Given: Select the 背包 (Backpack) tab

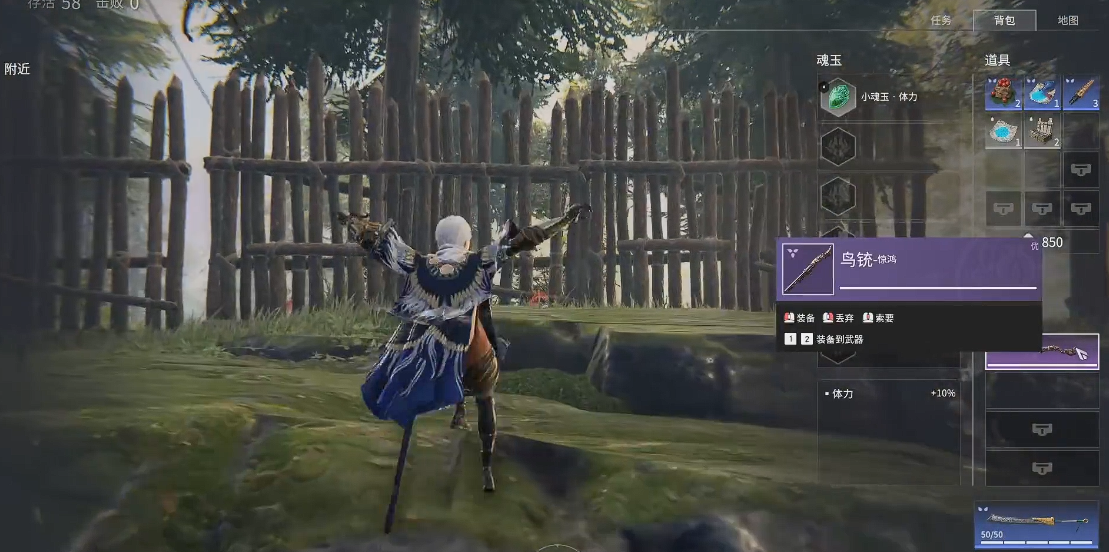Looking at the screenshot, I should point(1004,20).
